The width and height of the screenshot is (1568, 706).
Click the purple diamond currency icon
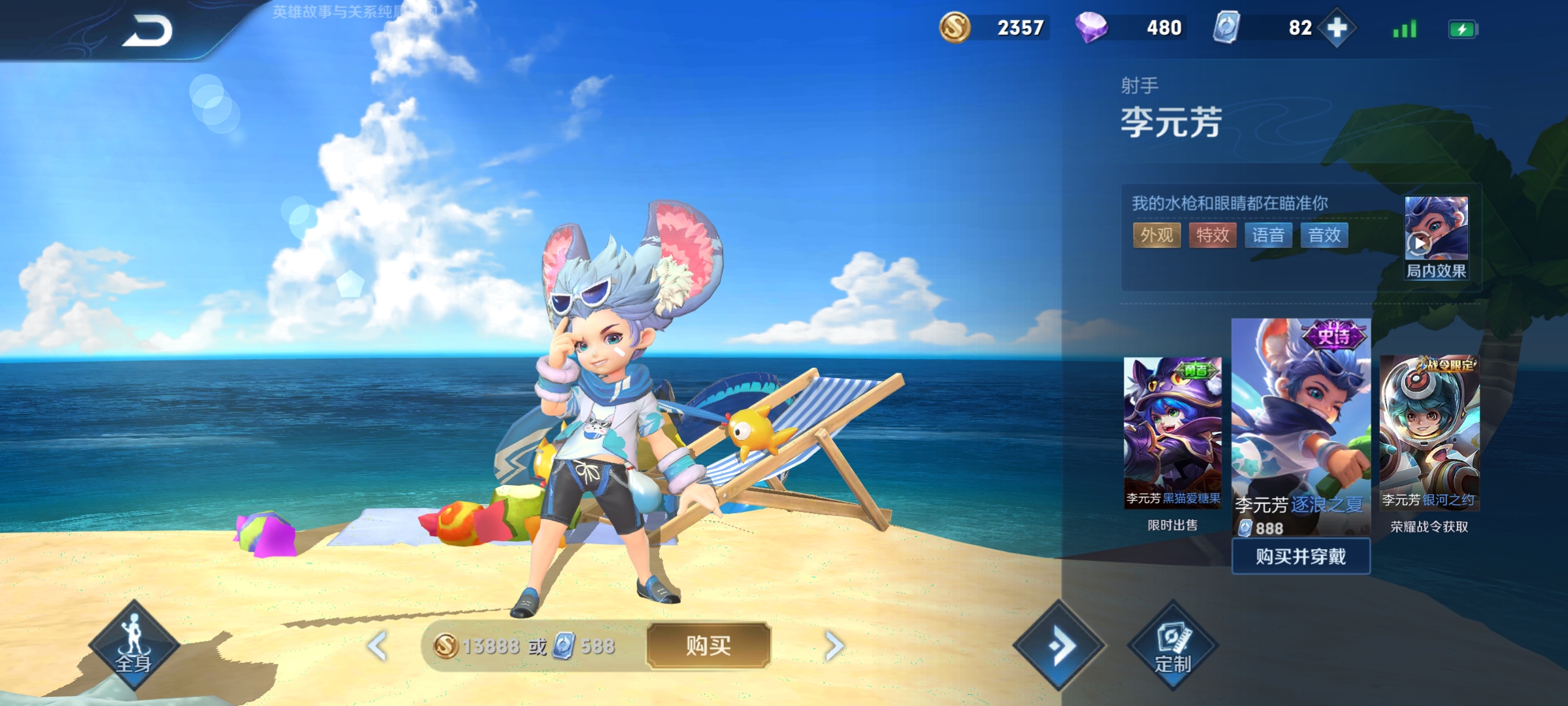(x=1091, y=28)
